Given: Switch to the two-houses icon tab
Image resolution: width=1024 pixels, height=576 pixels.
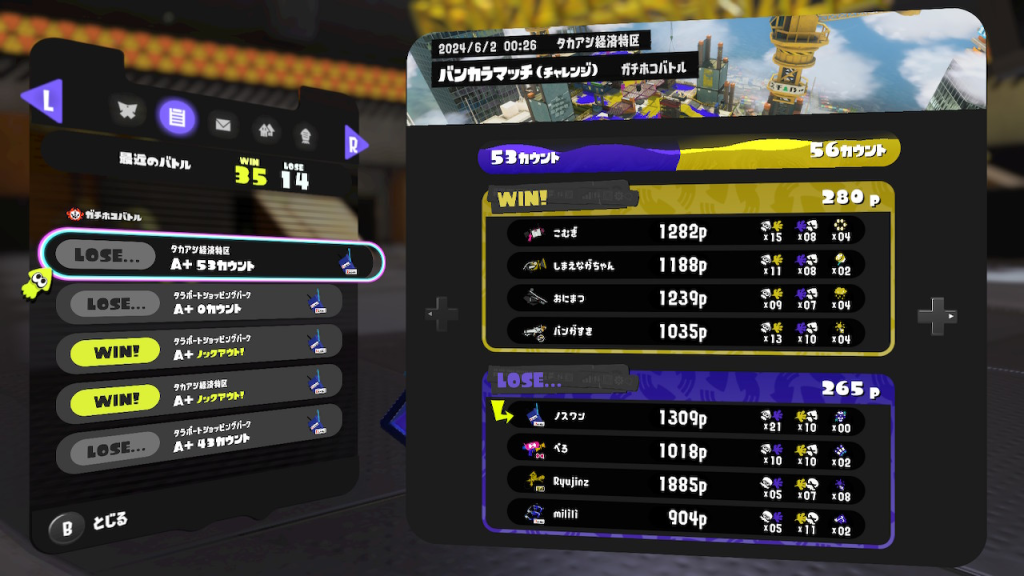Looking at the screenshot, I should click(x=265, y=129).
